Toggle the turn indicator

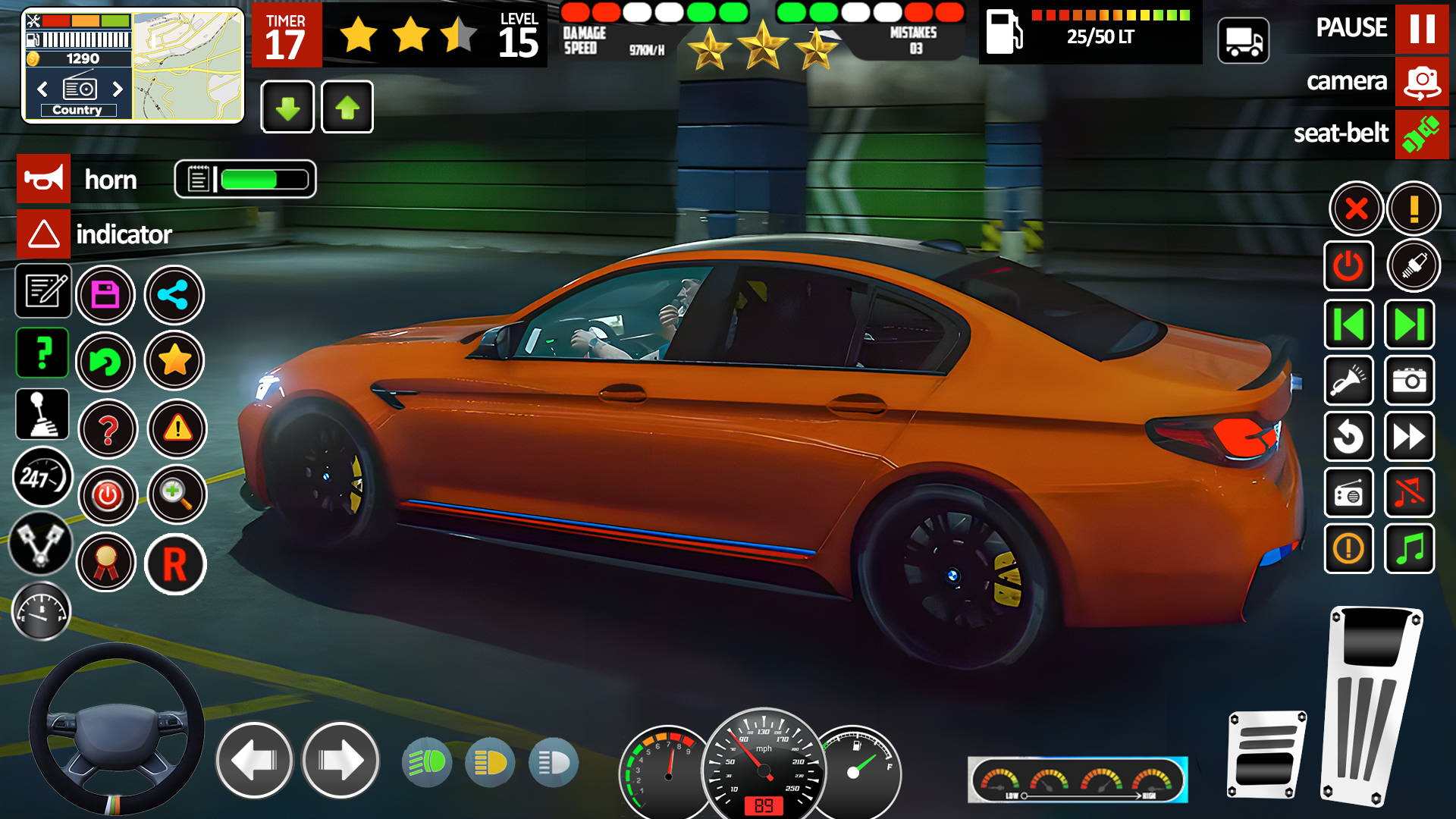pos(43,234)
